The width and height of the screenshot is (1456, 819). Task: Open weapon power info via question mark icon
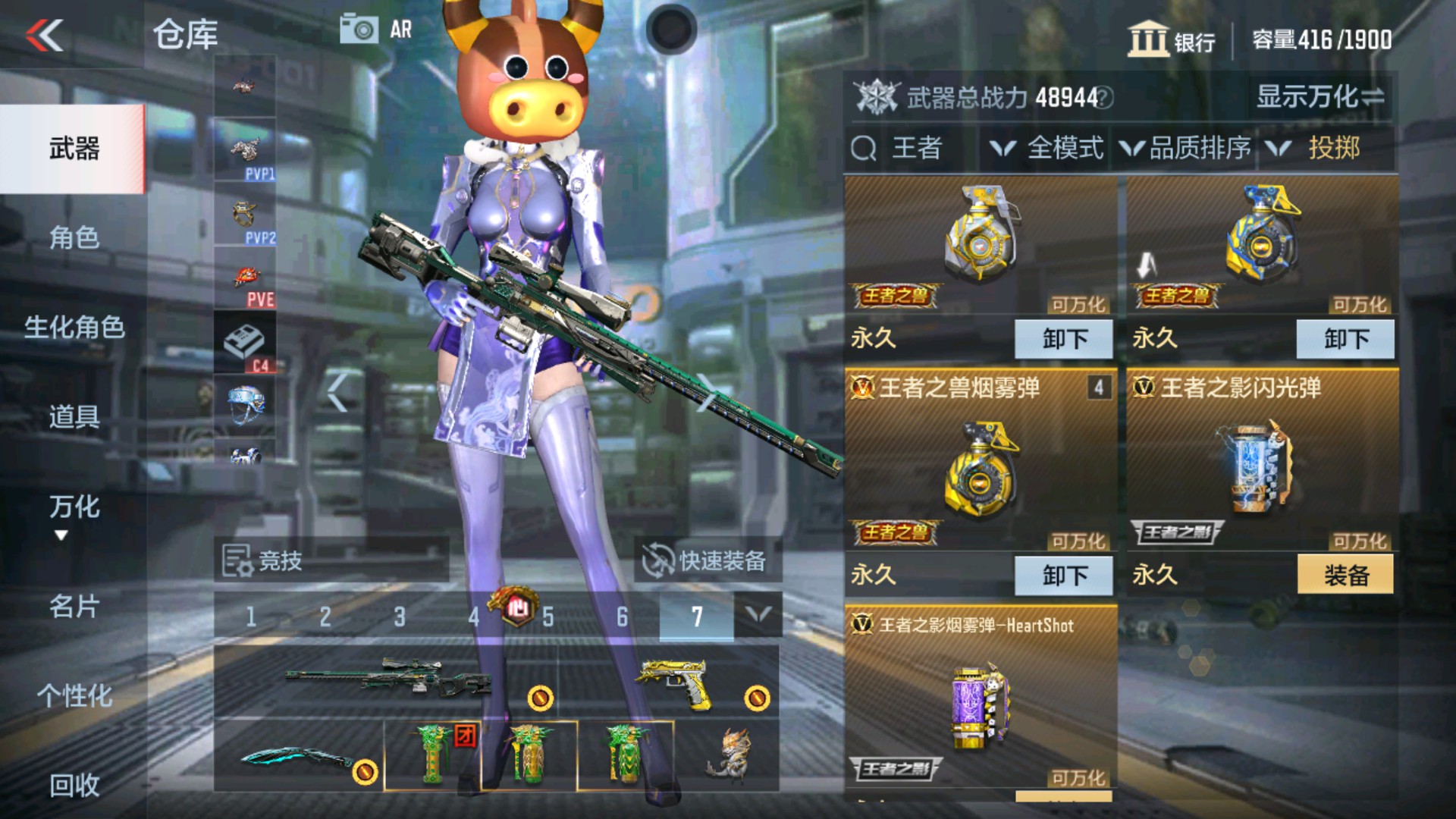click(1103, 98)
